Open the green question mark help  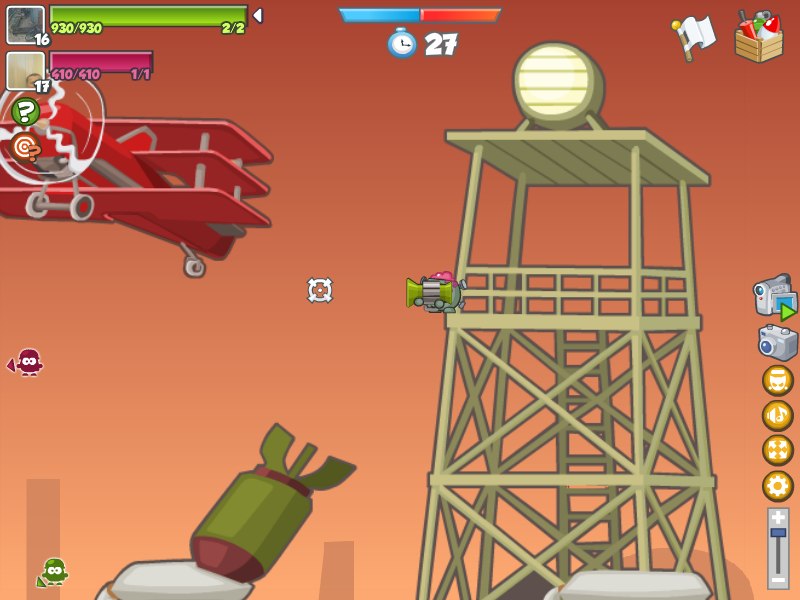coord(26,112)
